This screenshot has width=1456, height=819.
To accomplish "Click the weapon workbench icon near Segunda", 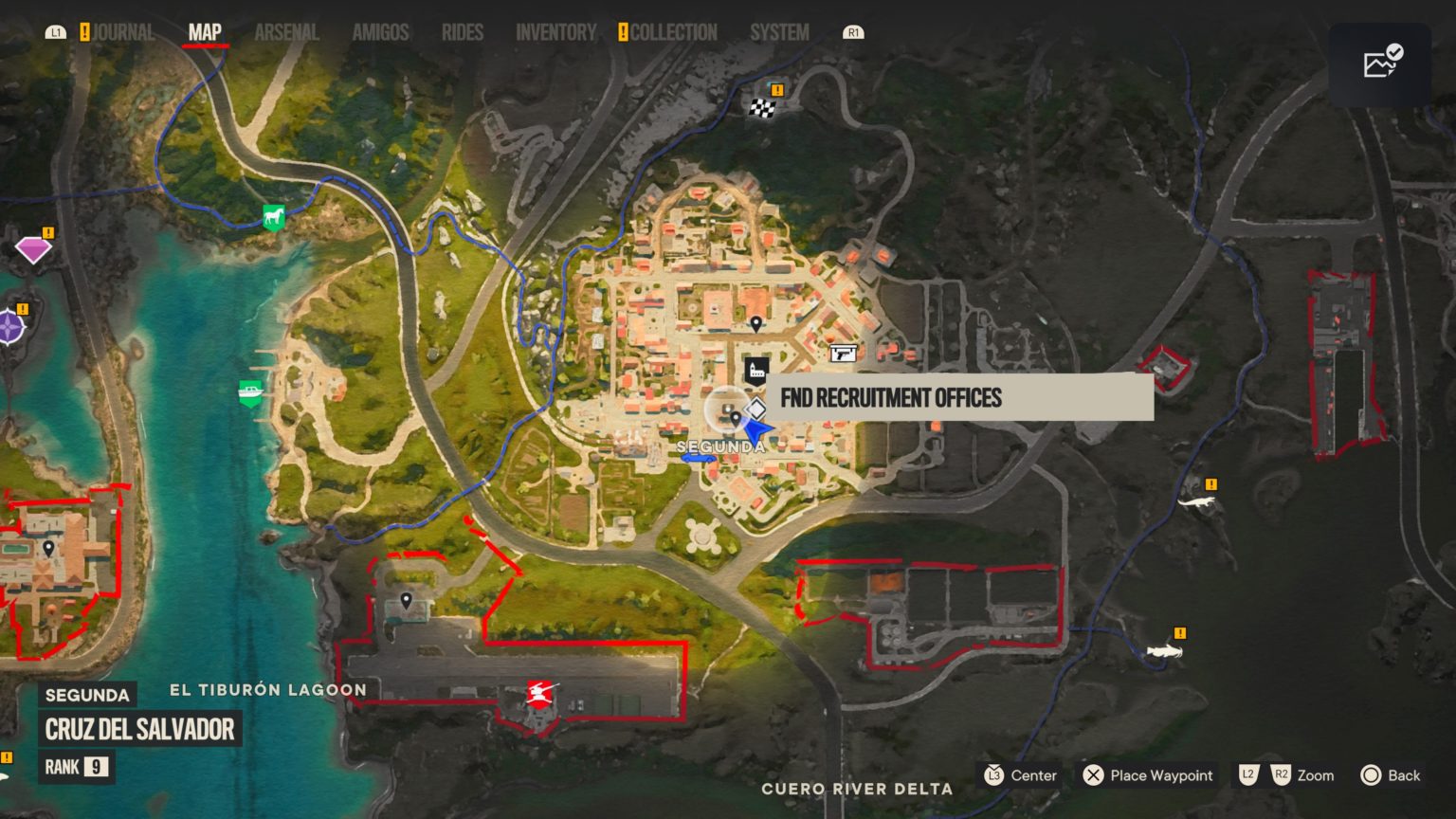I will 844,353.
